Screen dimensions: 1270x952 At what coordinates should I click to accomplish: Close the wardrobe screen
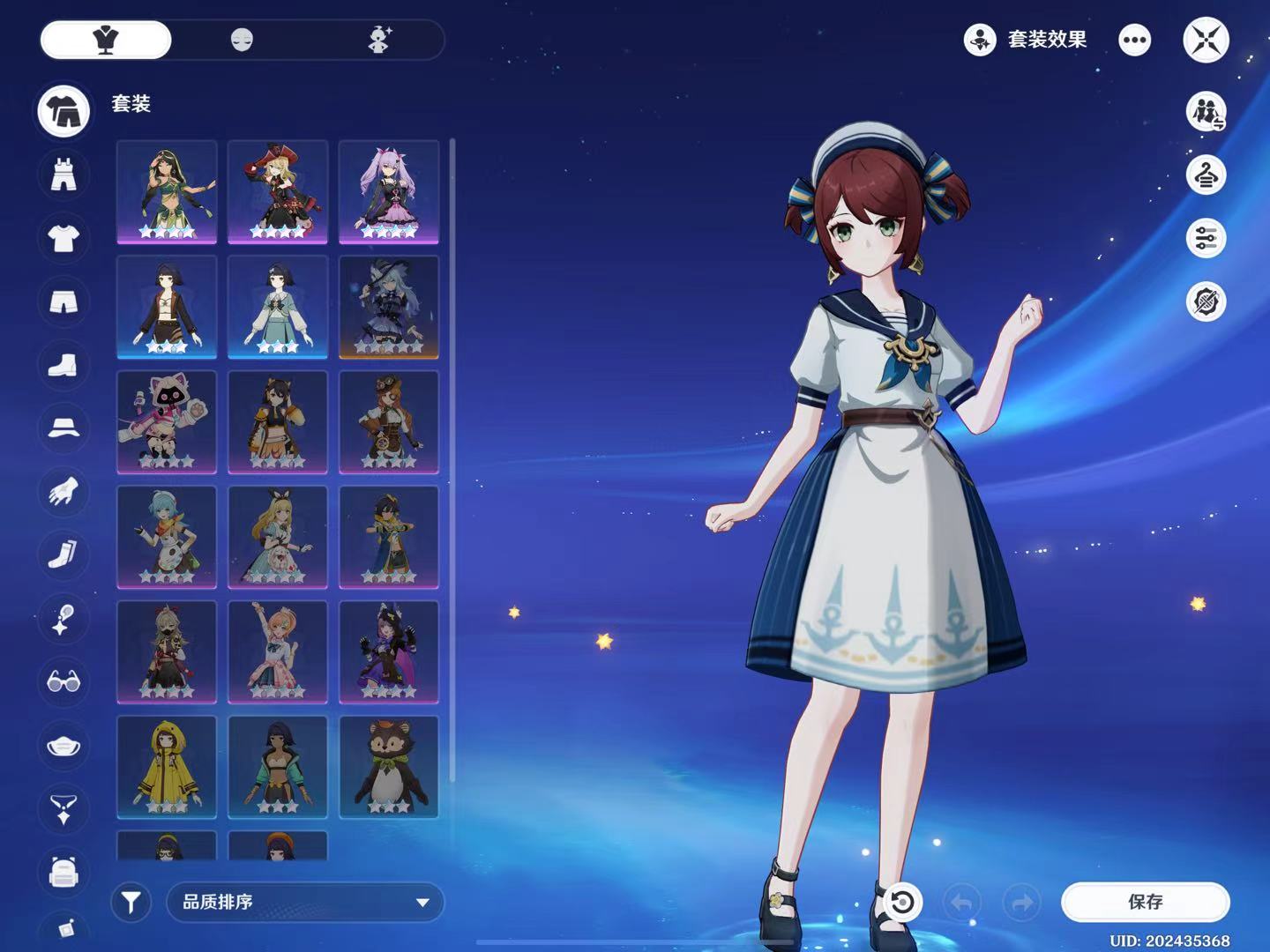tap(1206, 40)
